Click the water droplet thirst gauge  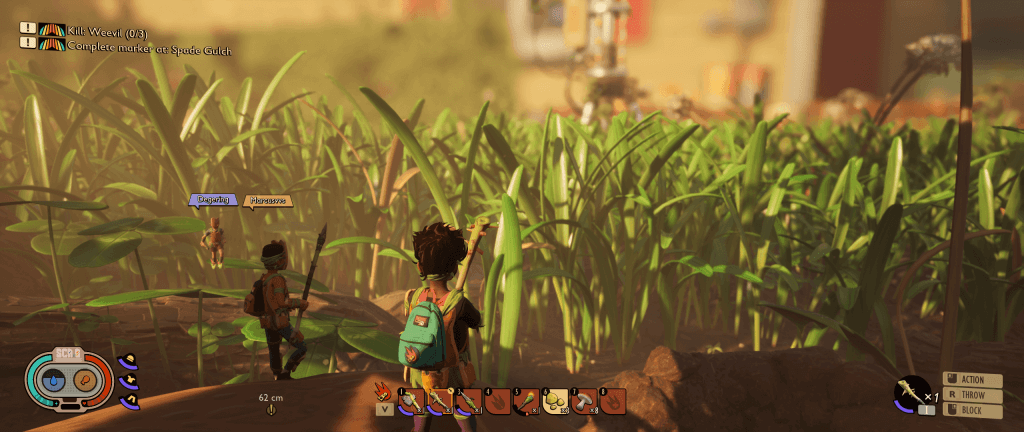coord(56,380)
